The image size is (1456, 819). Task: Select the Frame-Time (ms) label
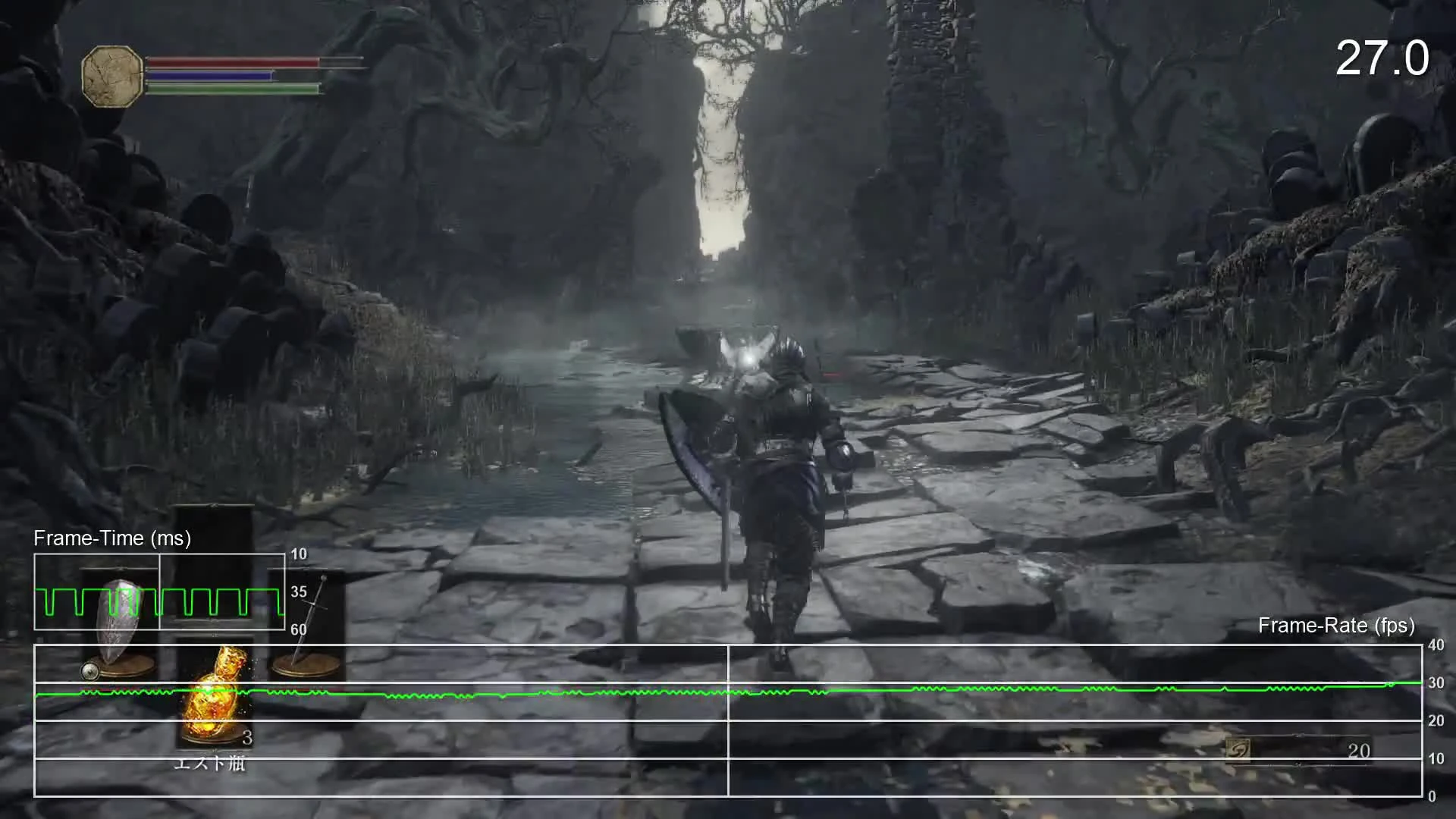tap(111, 538)
